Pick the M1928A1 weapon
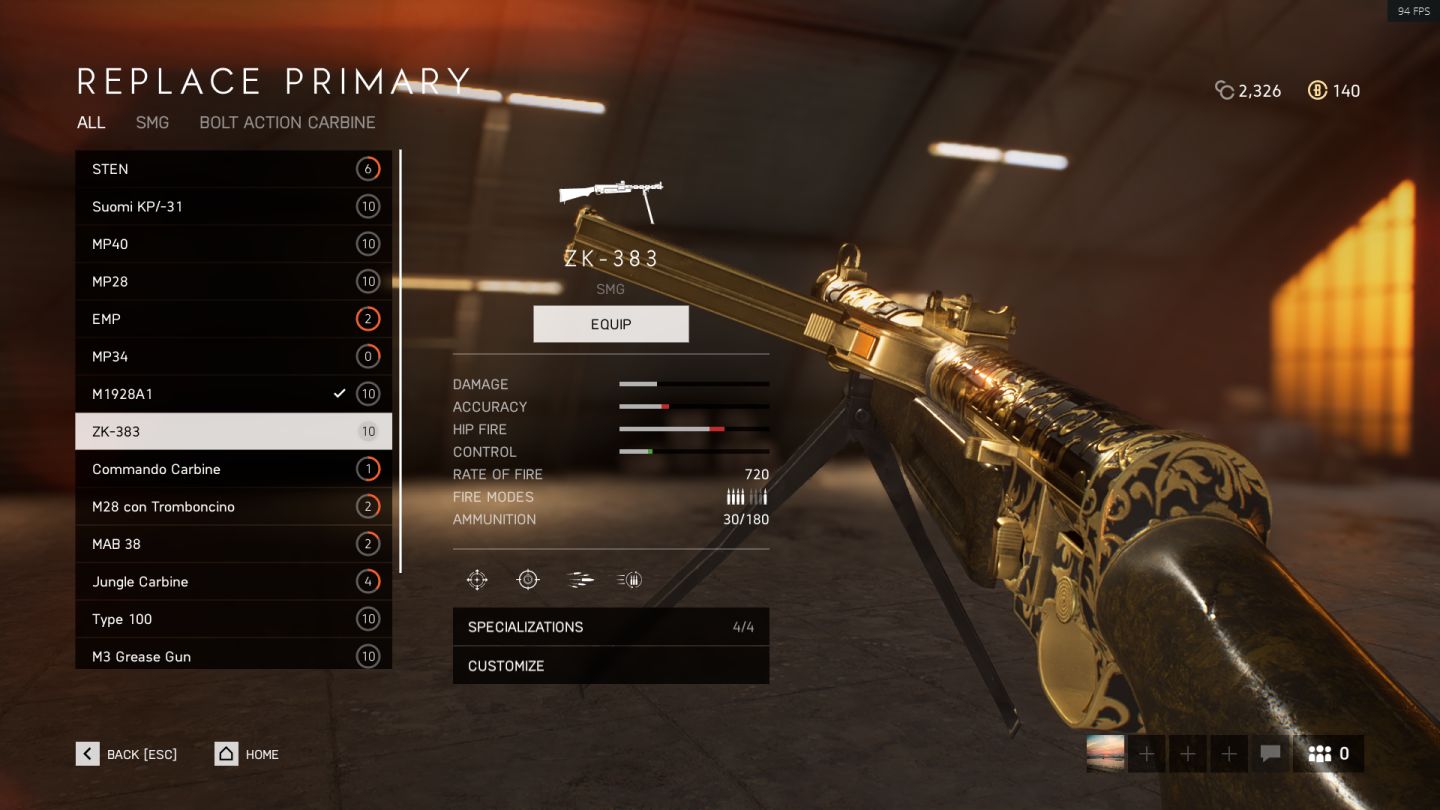1440x810 pixels. (x=233, y=394)
